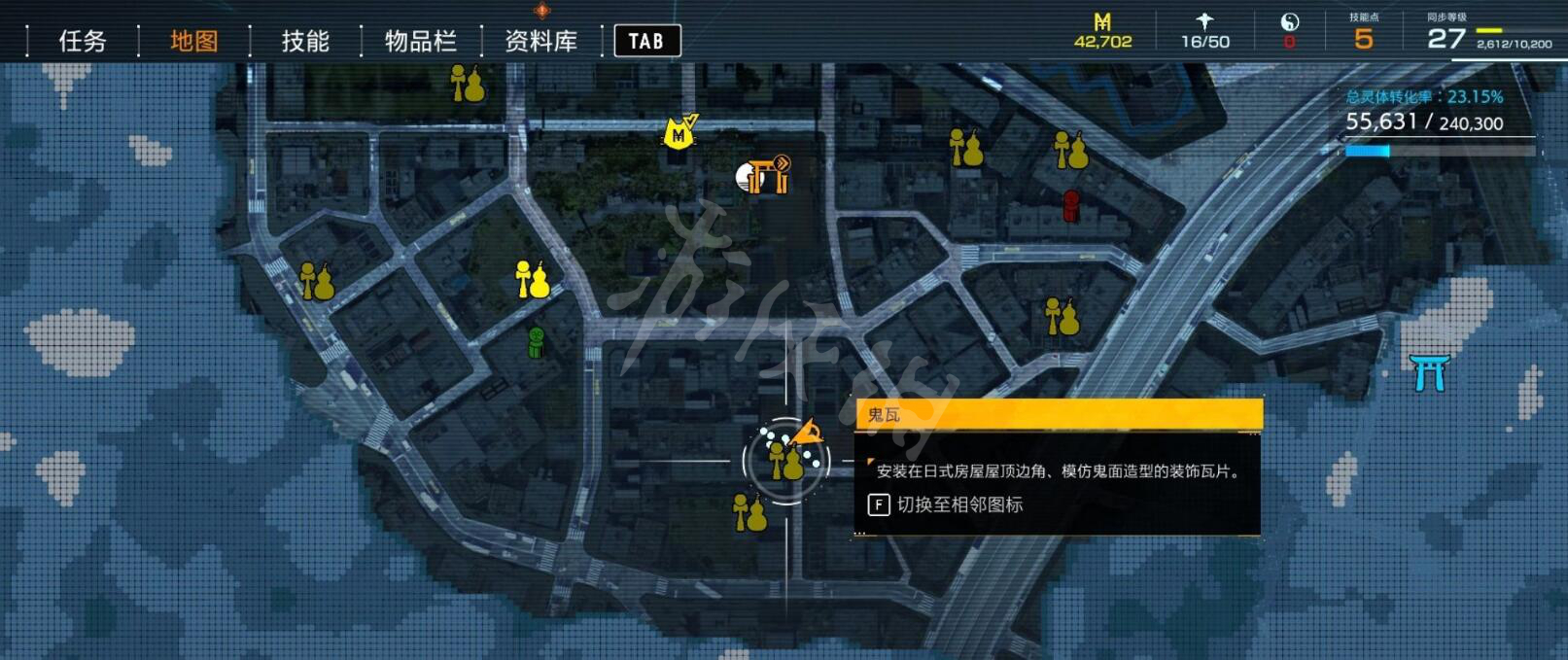Click the red figure map marker
1568x660 pixels.
1071,205
